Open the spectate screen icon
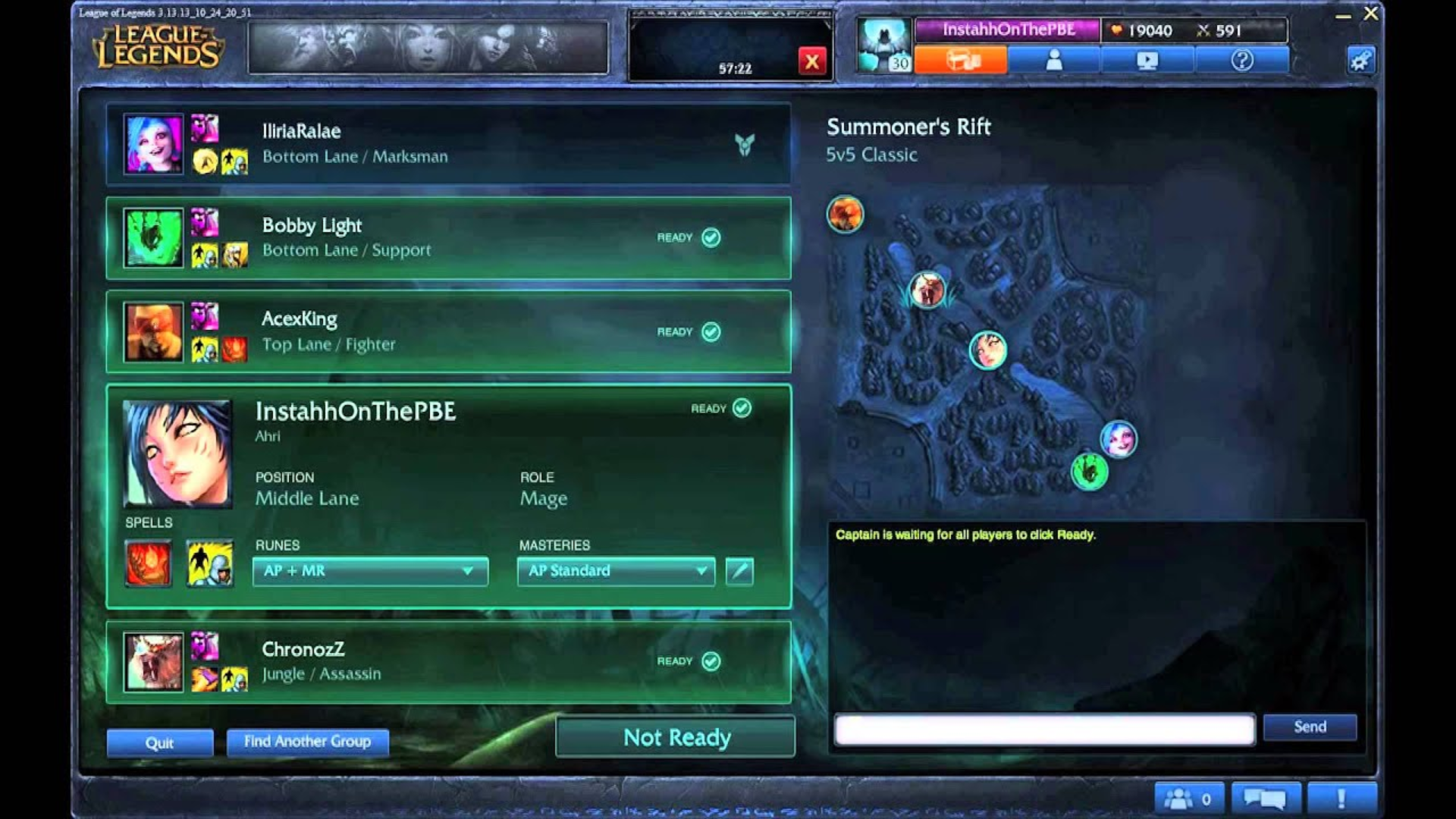The image size is (1456, 819). 1147,60
